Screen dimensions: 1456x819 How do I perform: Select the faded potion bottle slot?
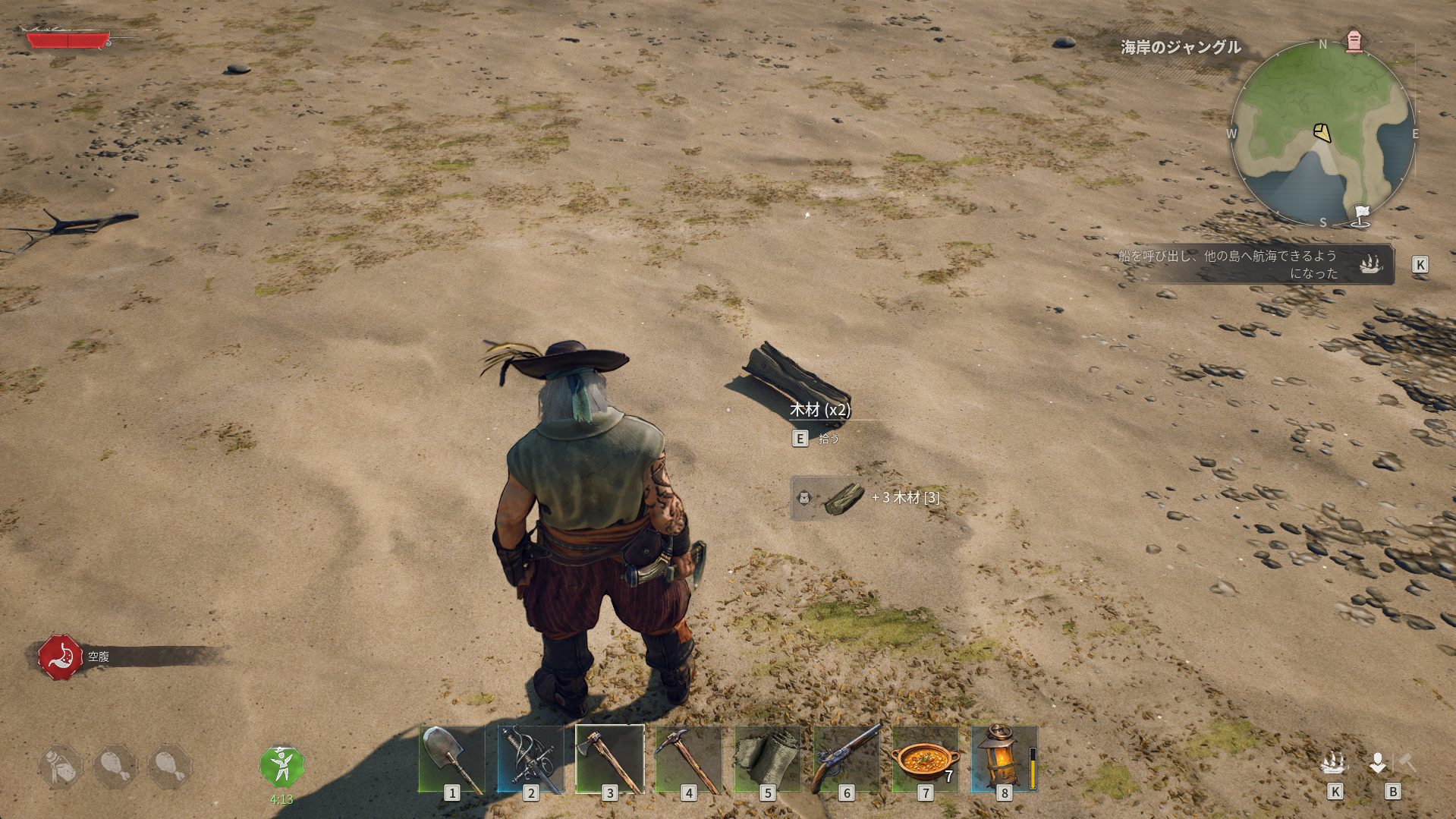click(61, 767)
